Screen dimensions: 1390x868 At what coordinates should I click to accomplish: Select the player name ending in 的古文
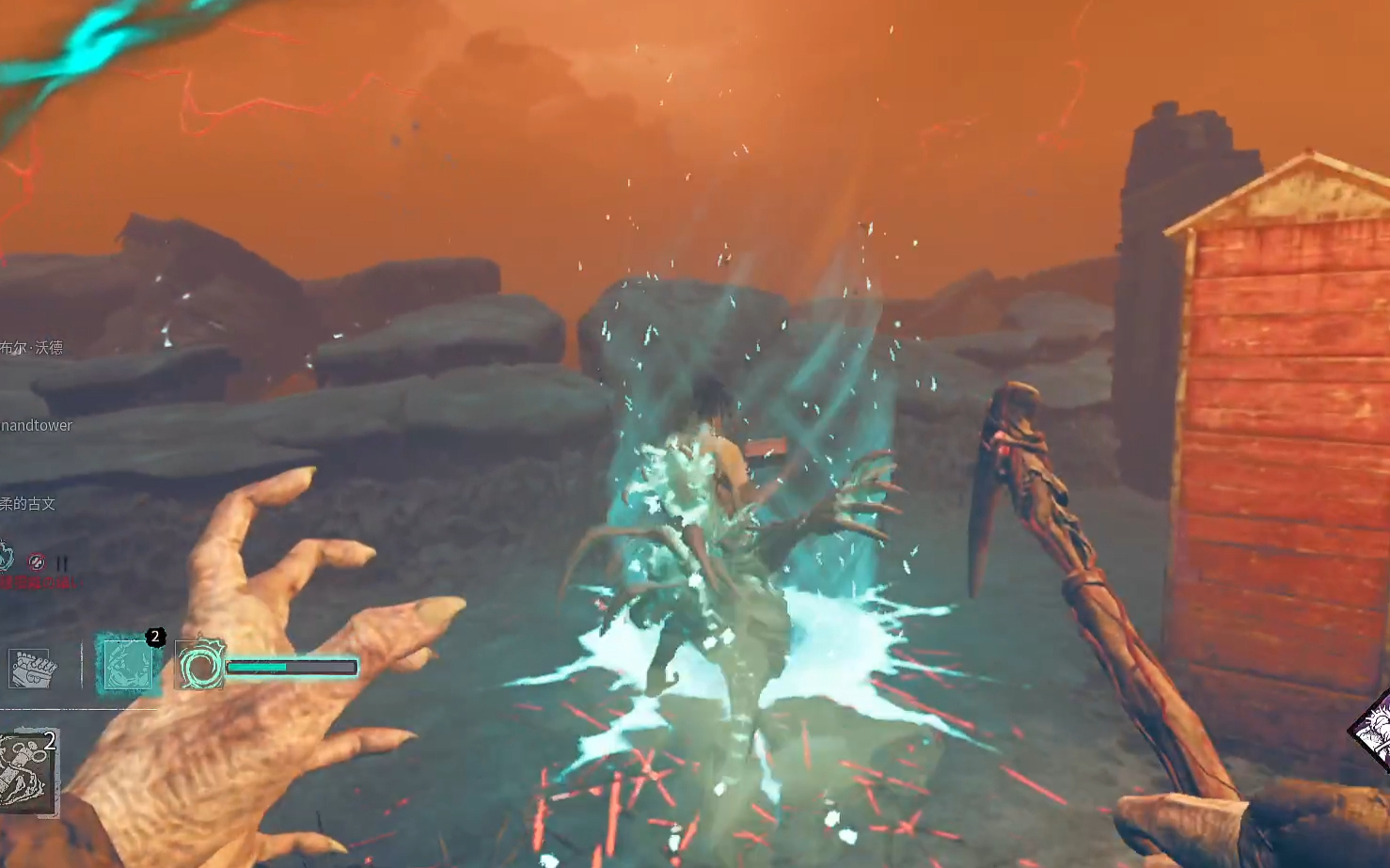click(28, 504)
